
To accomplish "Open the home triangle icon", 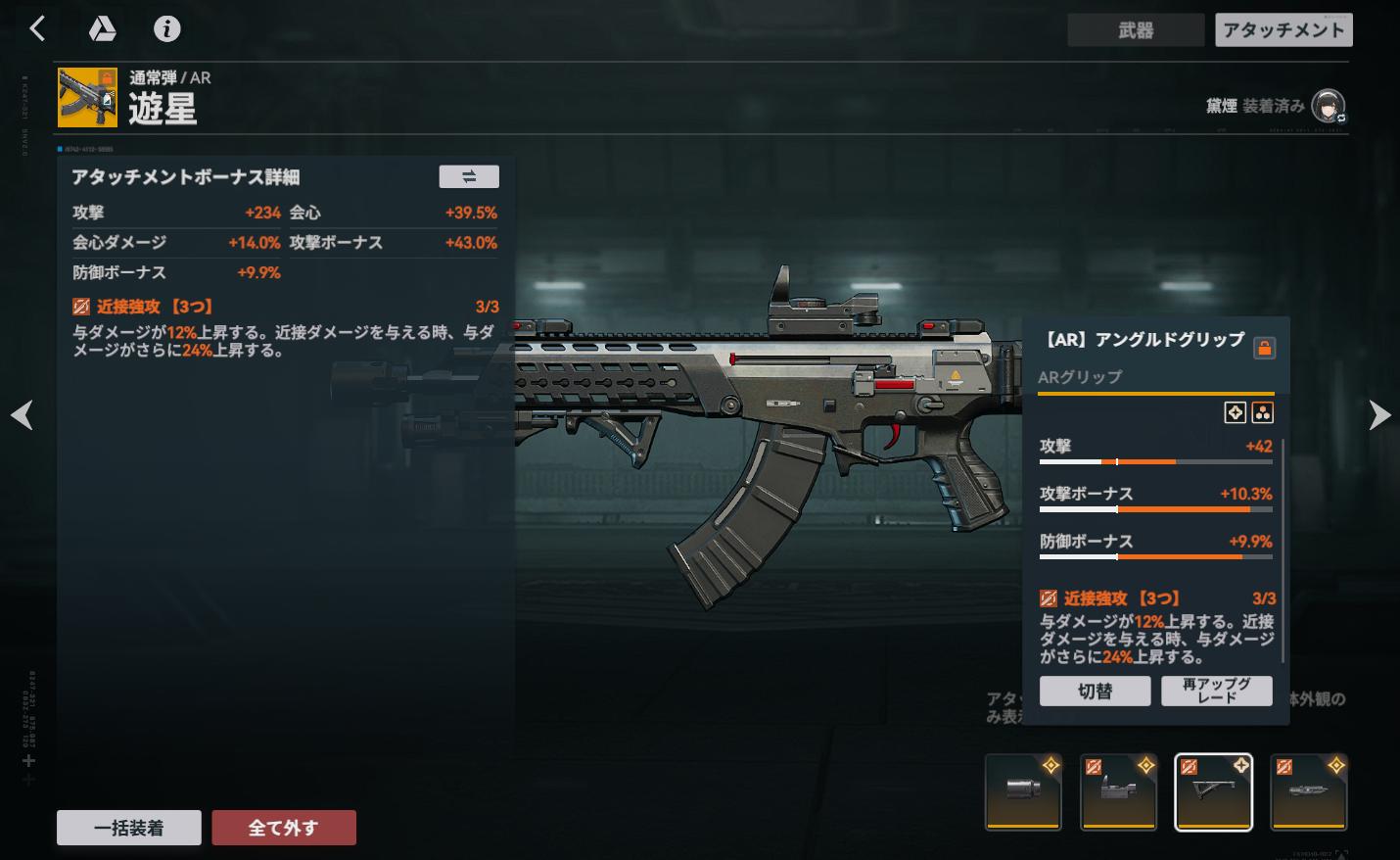I will [102, 29].
